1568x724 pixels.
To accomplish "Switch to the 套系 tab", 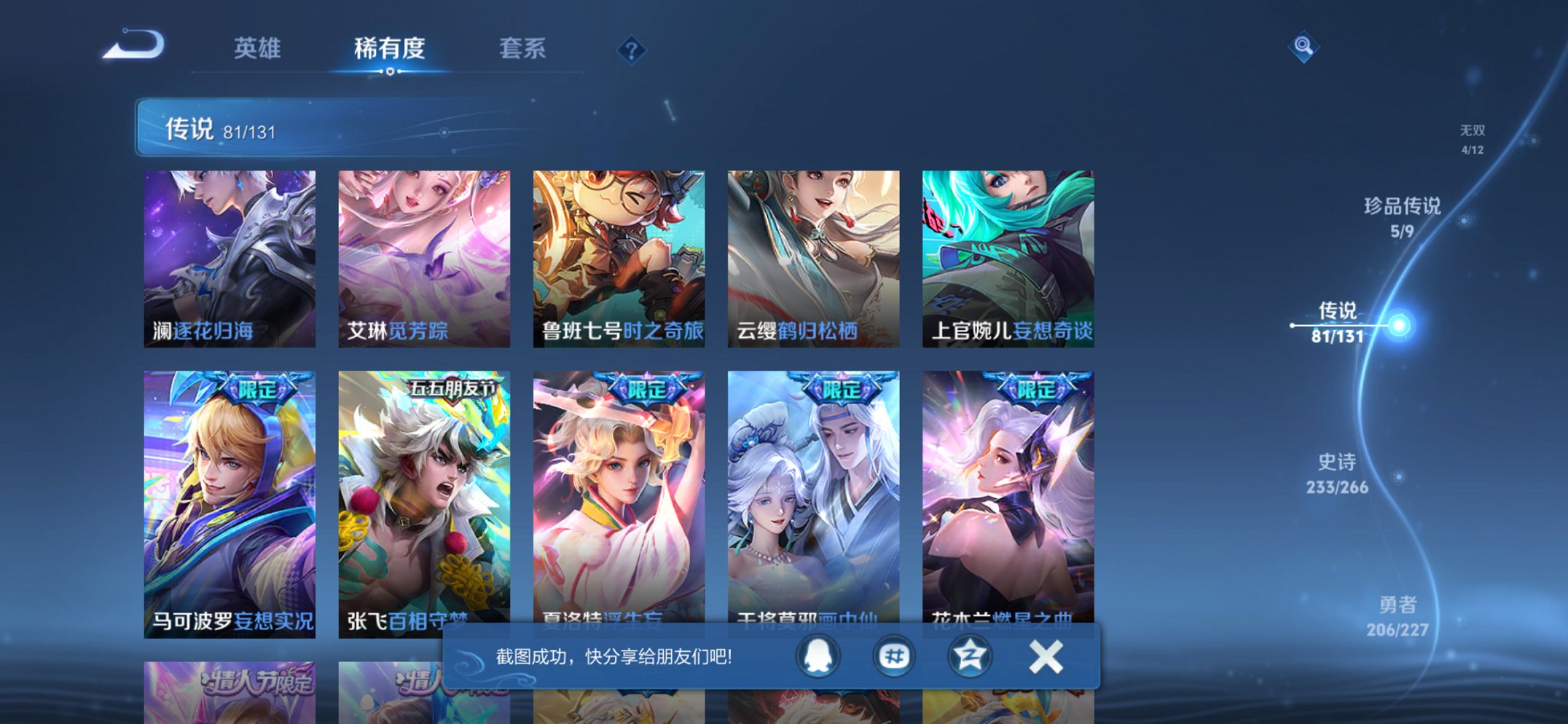I will coord(523,49).
